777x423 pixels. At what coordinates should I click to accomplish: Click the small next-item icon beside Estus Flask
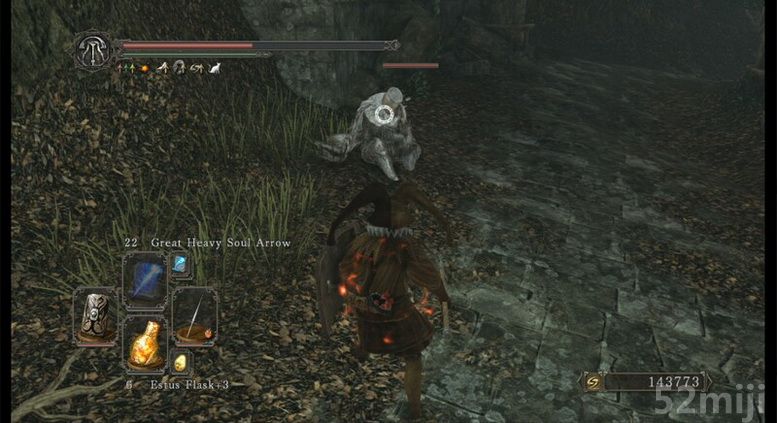tap(181, 363)
